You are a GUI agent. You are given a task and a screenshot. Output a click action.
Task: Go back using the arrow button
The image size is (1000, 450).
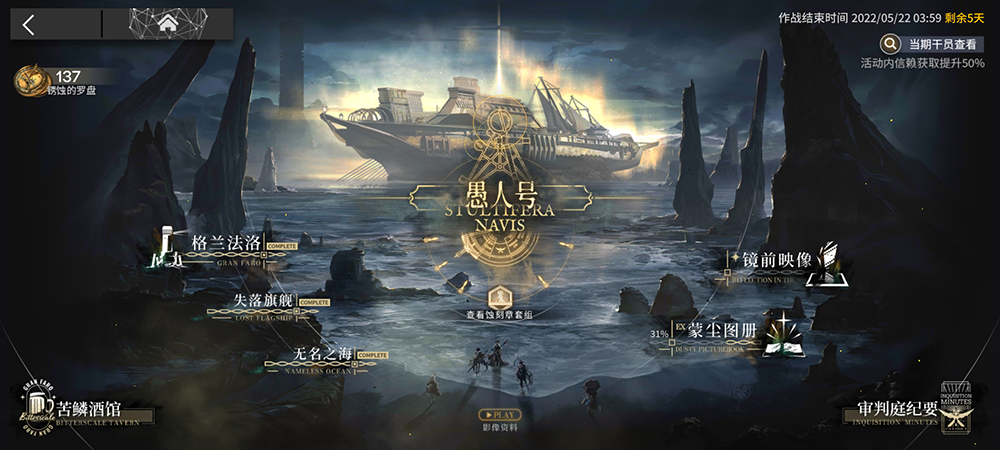(28, 25)
